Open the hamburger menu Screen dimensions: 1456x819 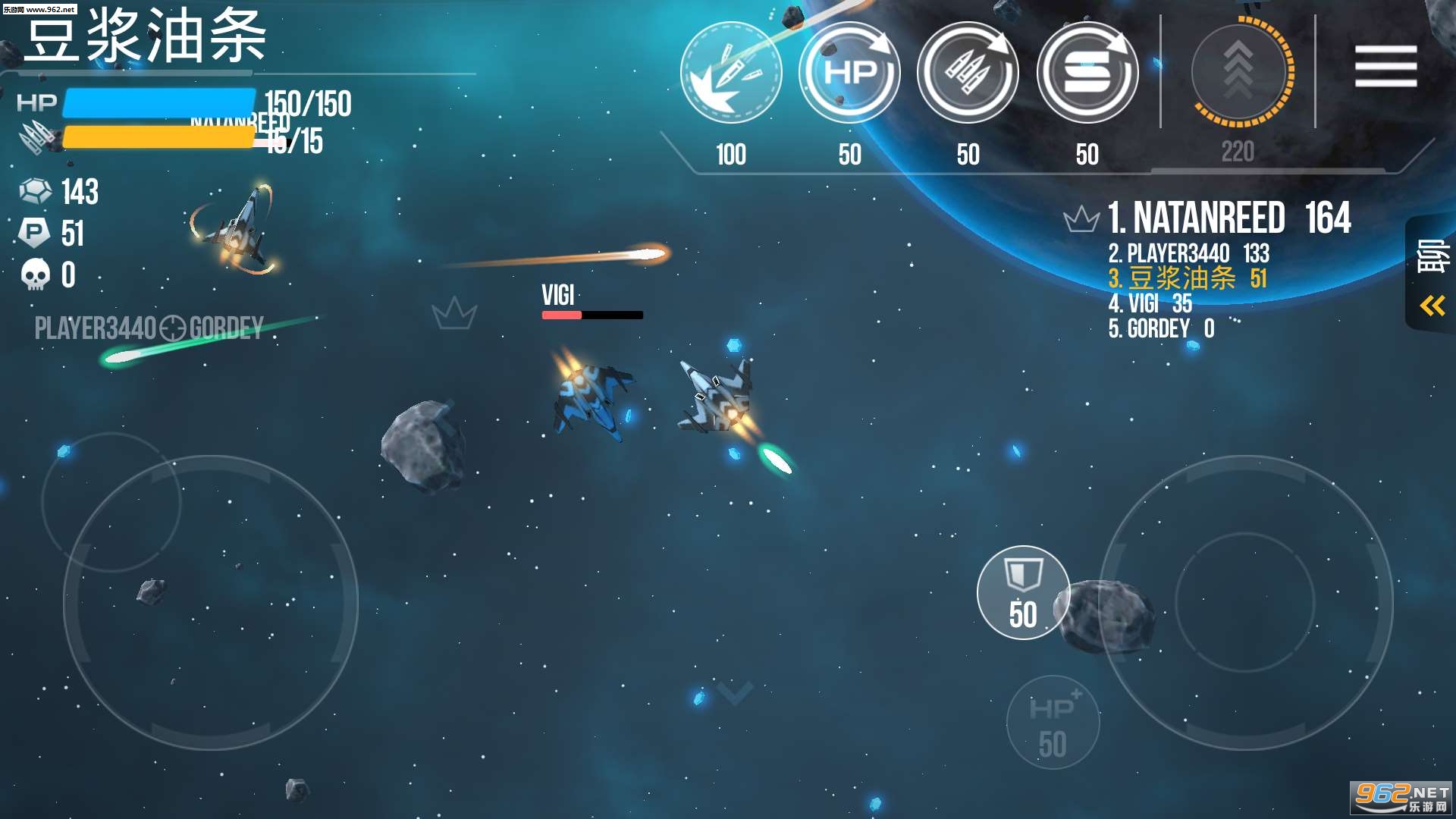(1385, 65)
